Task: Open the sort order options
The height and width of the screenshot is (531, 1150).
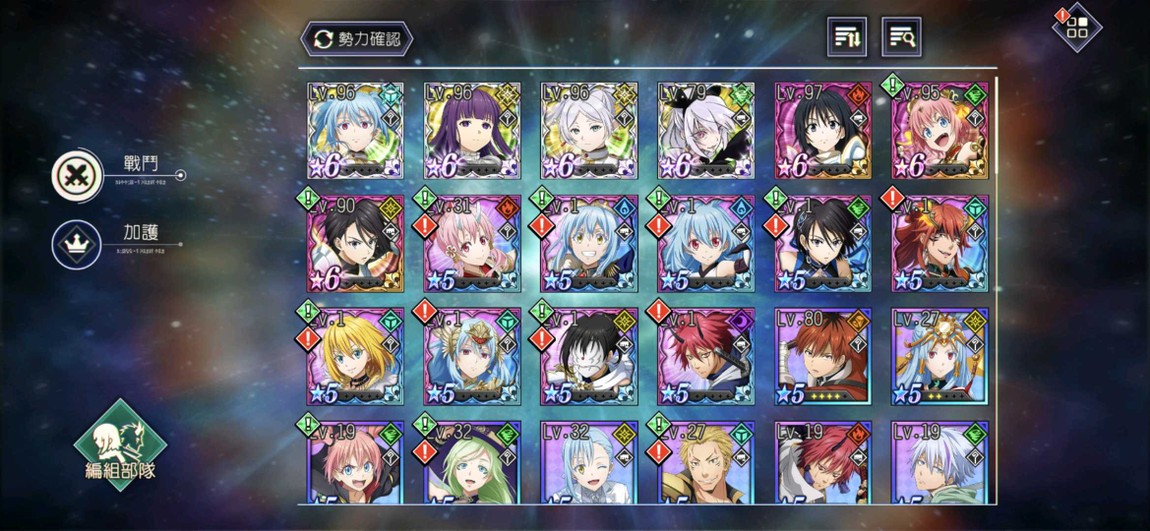Action: click(x=847, y=37)
